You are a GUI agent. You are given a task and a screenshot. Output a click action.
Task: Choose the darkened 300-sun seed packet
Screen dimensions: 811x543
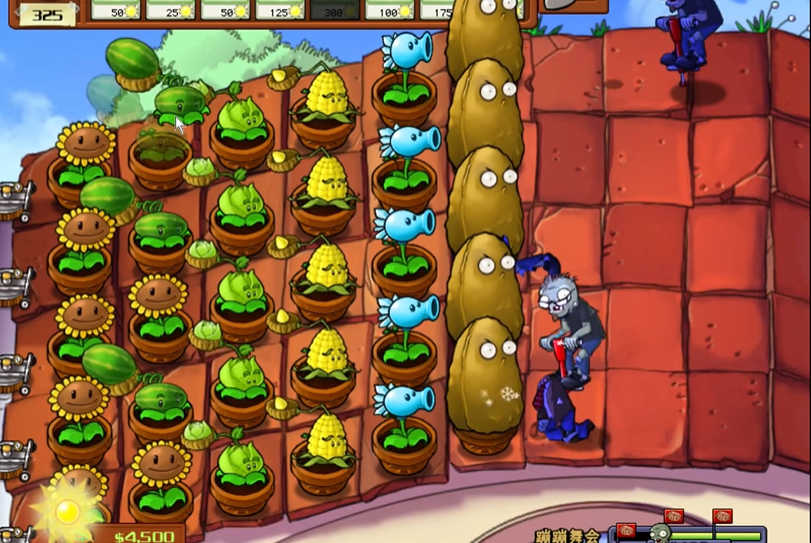[x=335, y=9]
